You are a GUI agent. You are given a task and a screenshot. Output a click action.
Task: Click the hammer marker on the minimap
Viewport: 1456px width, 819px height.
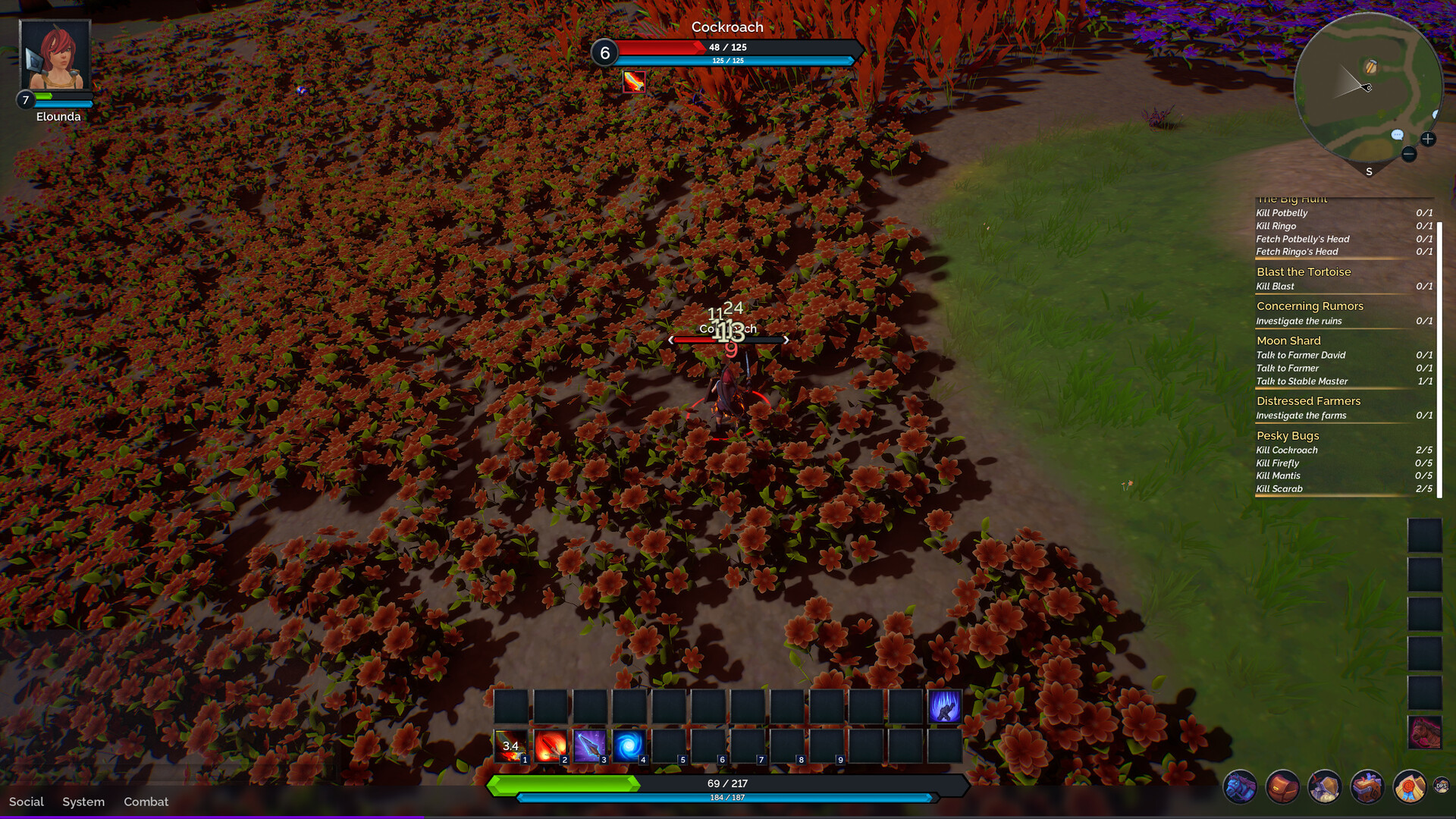(x=1371, y=67)
